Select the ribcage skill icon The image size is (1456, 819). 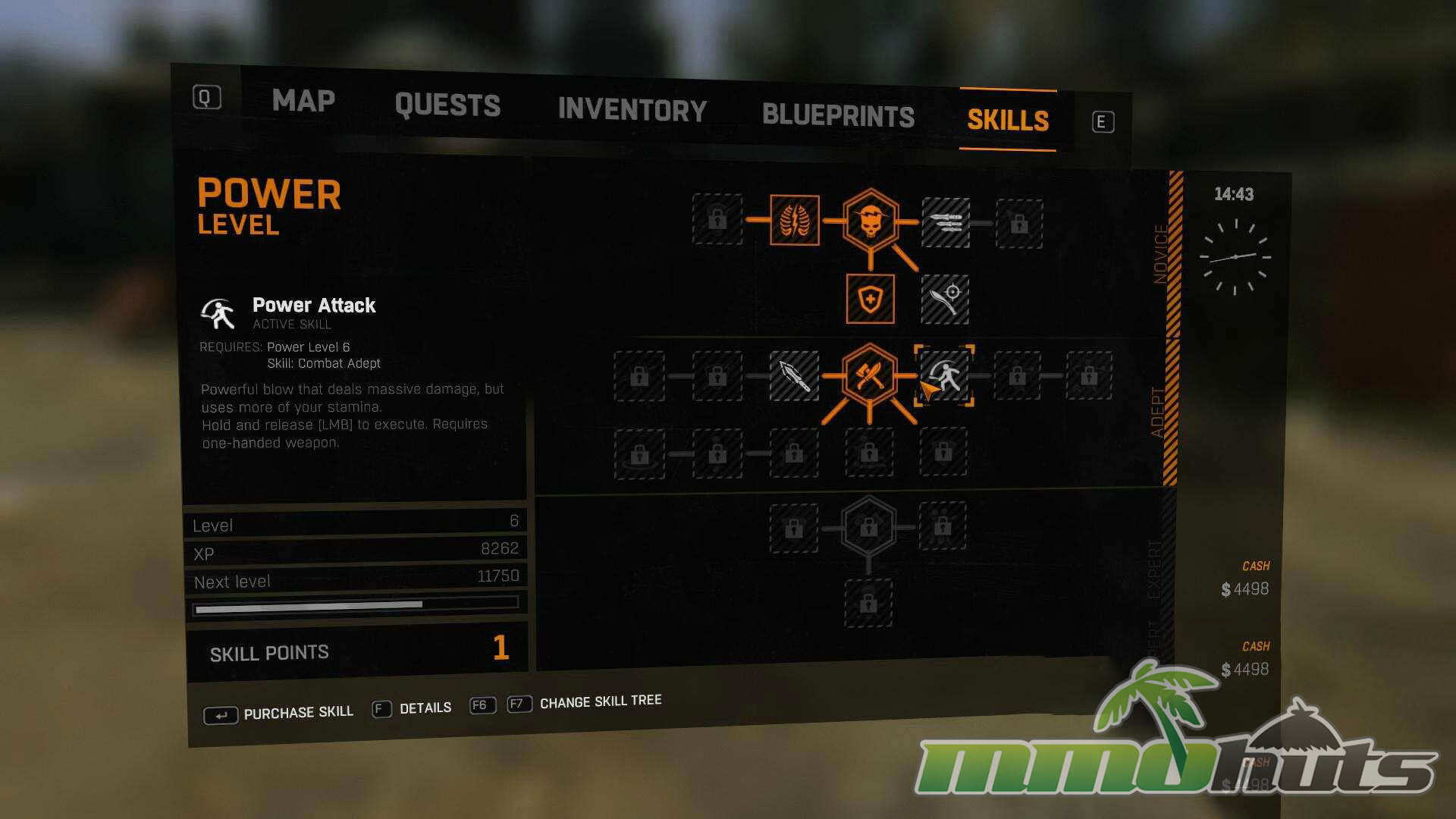point(794,221)
